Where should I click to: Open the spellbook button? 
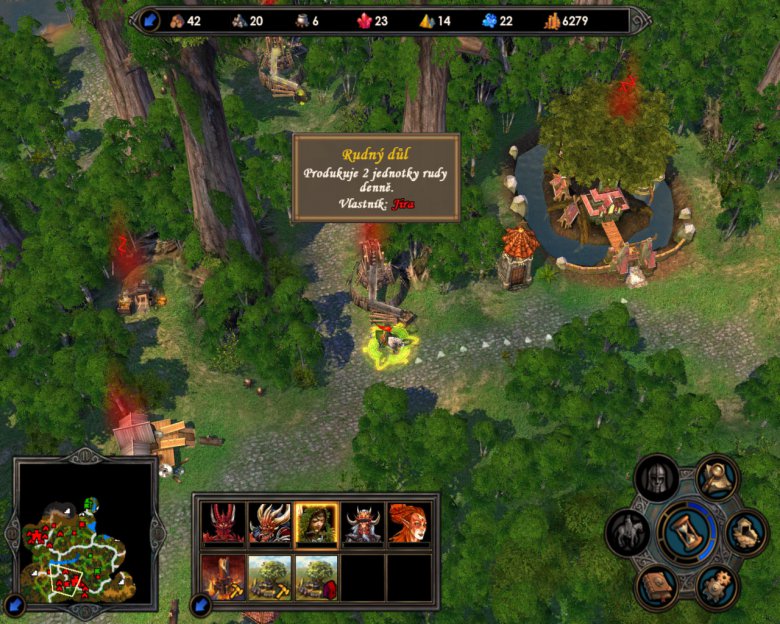(x=656, y=585)
